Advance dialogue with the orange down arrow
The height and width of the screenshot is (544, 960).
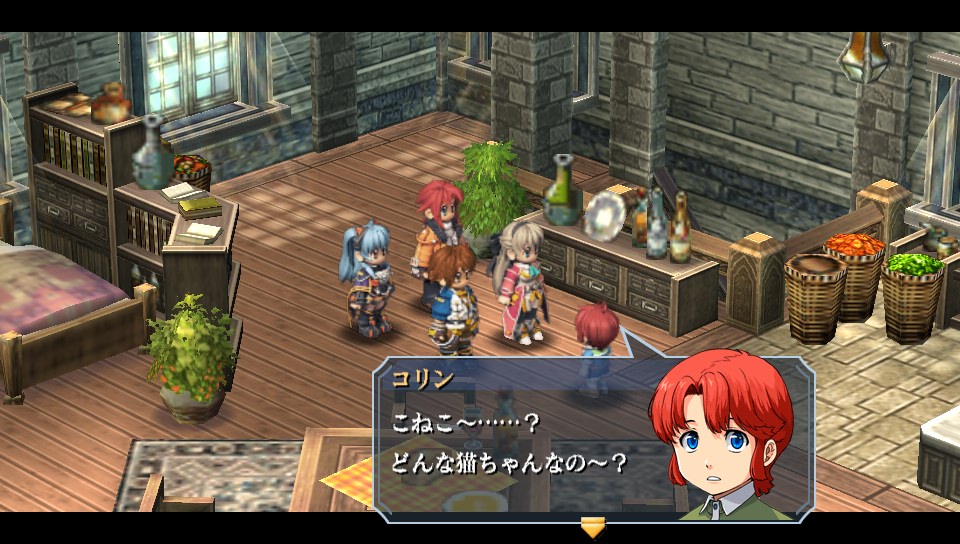[593, 526]
